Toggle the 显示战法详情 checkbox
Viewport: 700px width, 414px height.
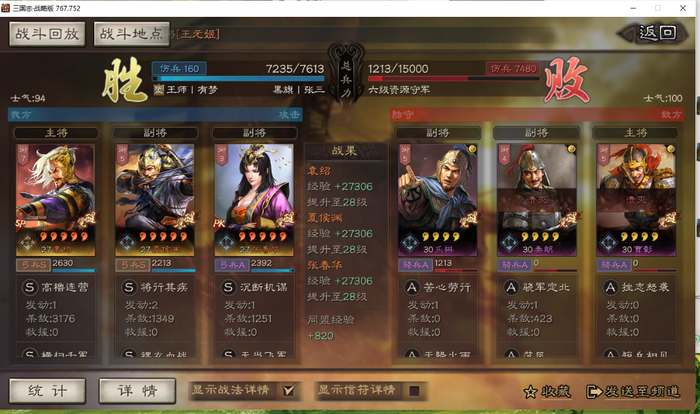291,390
